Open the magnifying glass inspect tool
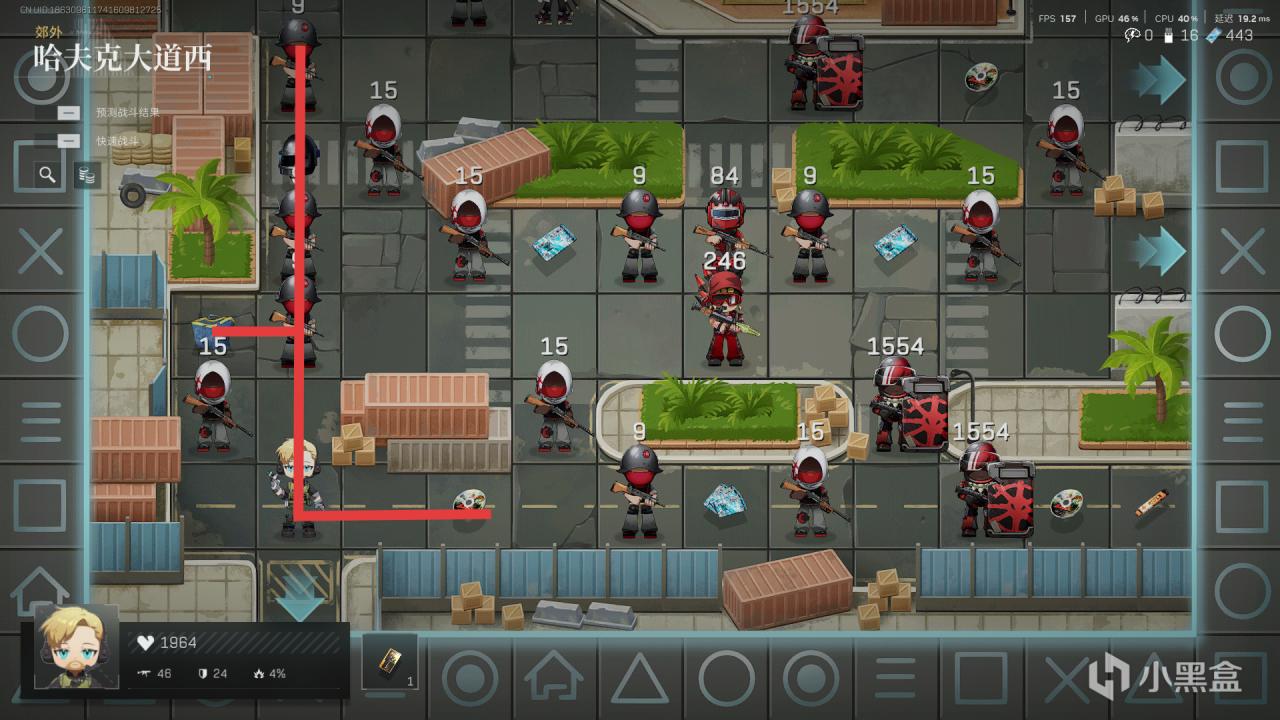Viewport: 1280px width, 720px height. tap(47, 175)
